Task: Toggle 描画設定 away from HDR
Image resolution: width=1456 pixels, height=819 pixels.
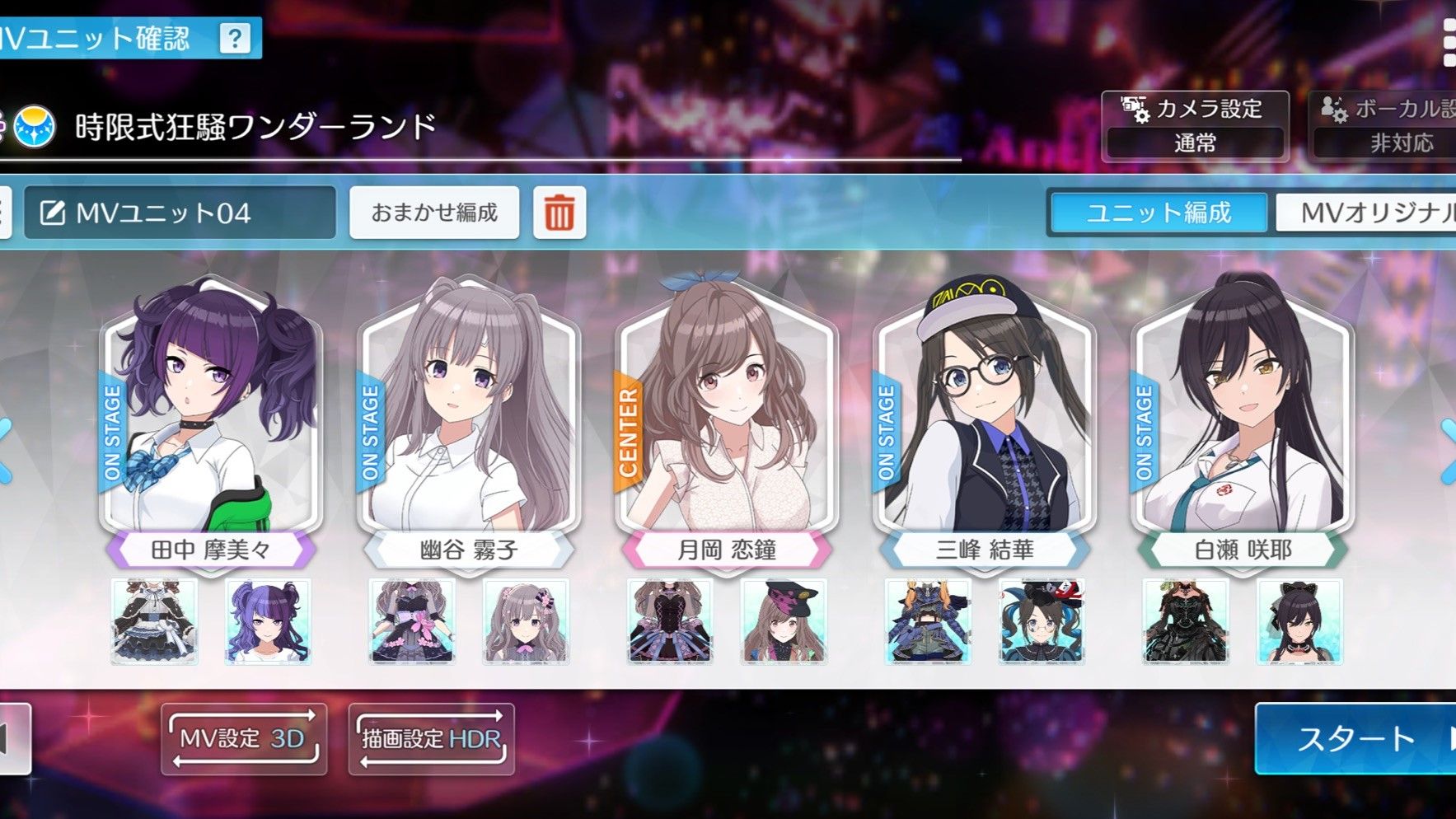Action: pos(428,739)
